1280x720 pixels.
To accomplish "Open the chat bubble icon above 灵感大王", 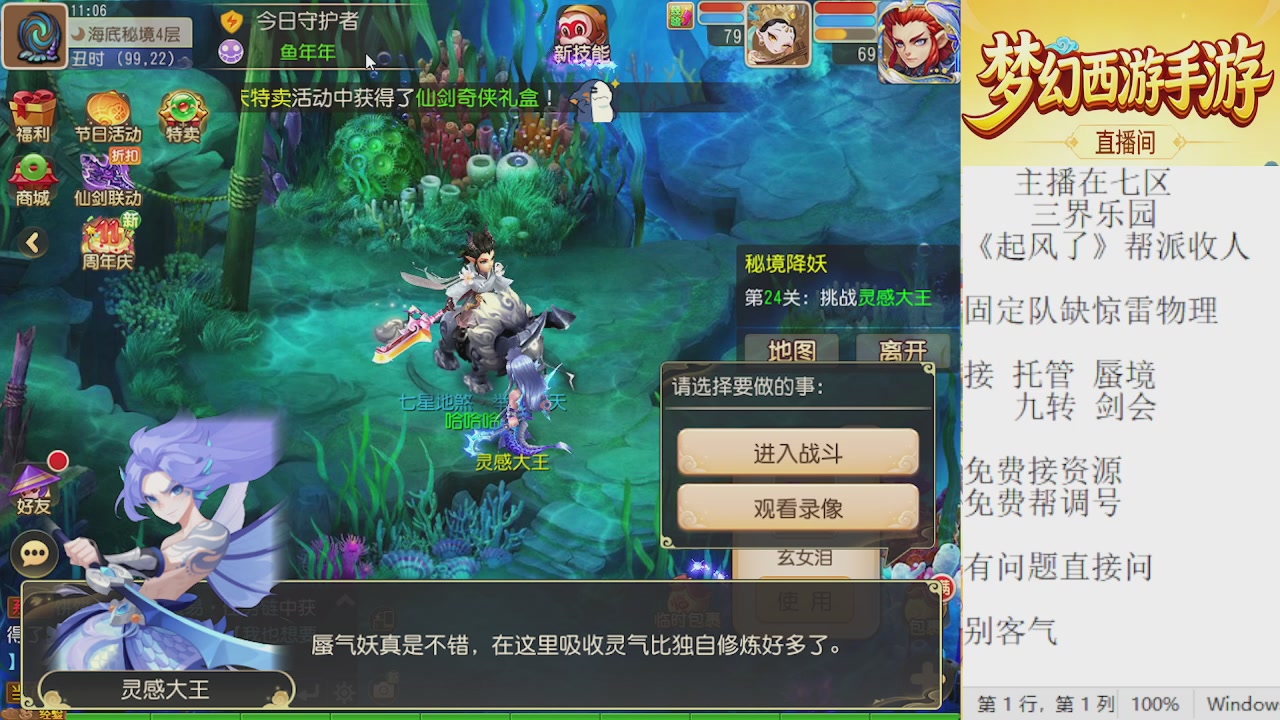I will 35,552.
